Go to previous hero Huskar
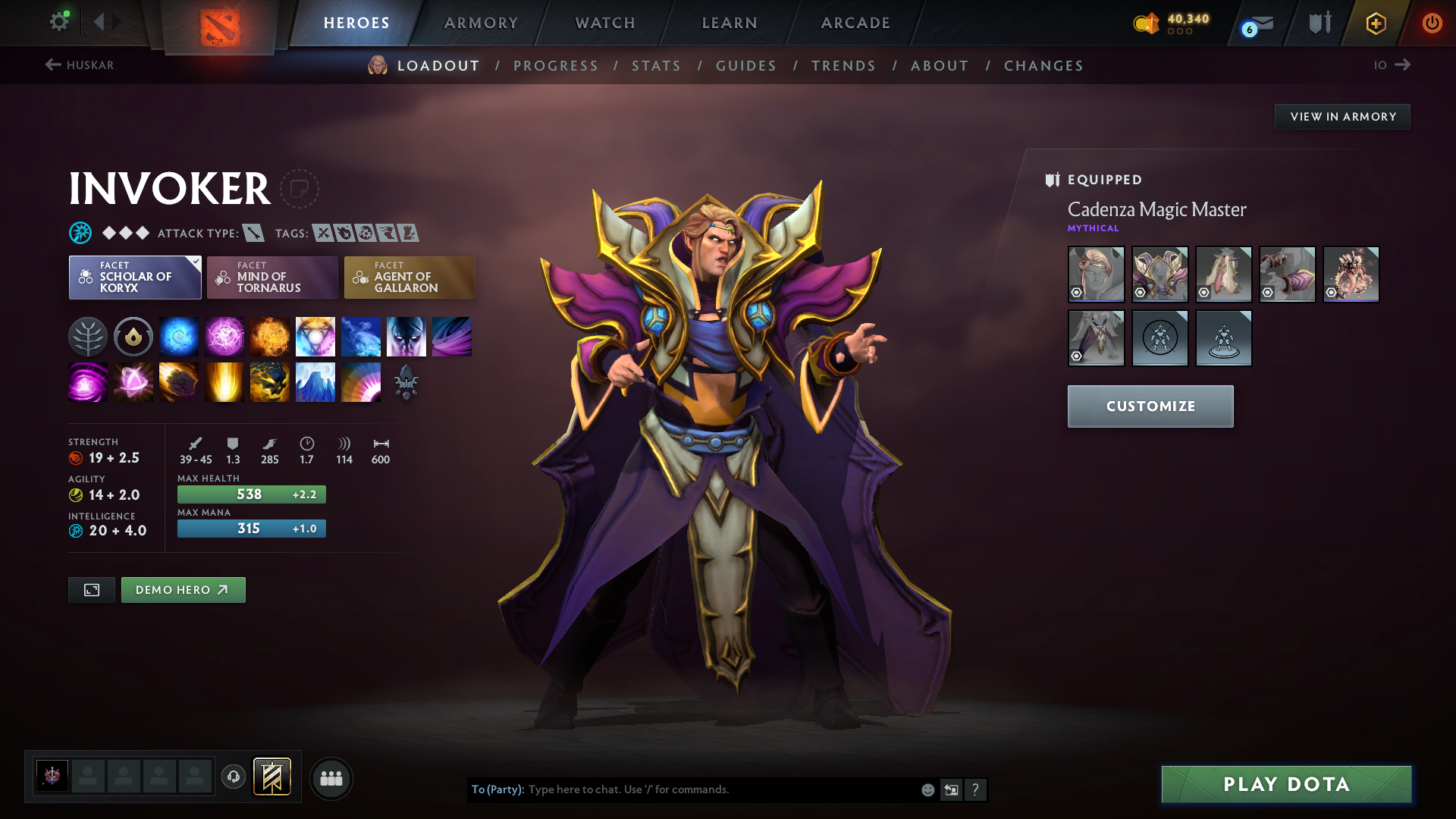 click(x=79, y=65)
